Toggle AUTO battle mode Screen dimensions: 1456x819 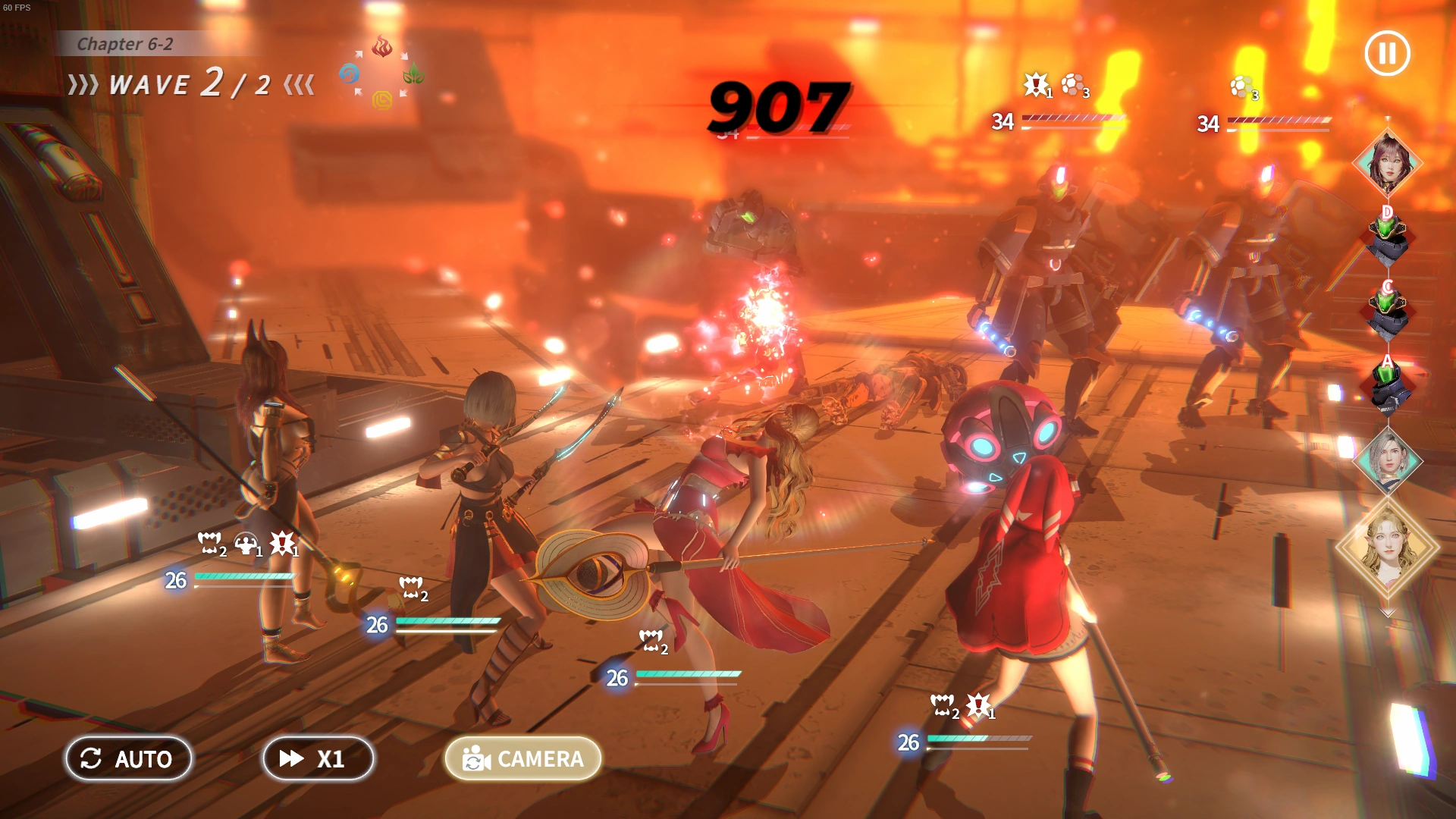coord(128,758)
